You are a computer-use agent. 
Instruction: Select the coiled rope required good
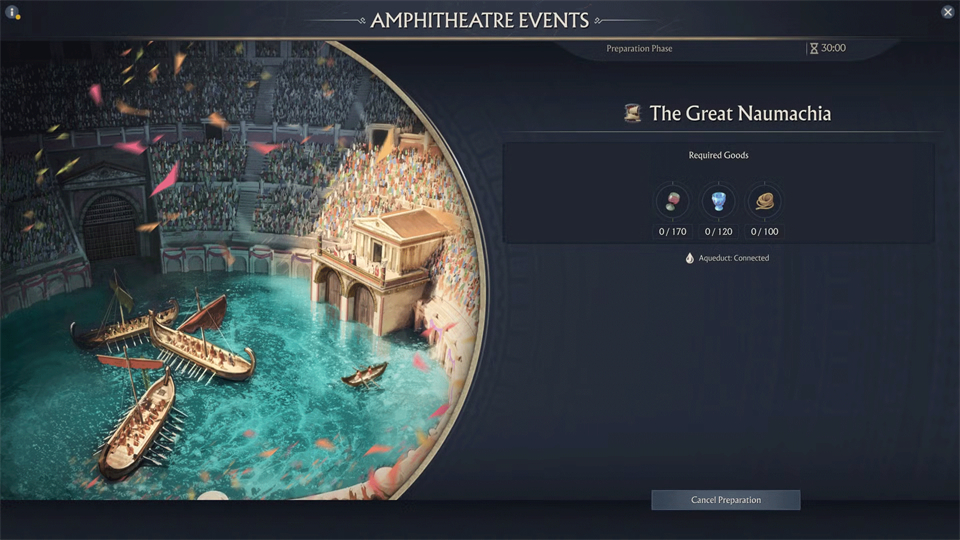point(765,201)
